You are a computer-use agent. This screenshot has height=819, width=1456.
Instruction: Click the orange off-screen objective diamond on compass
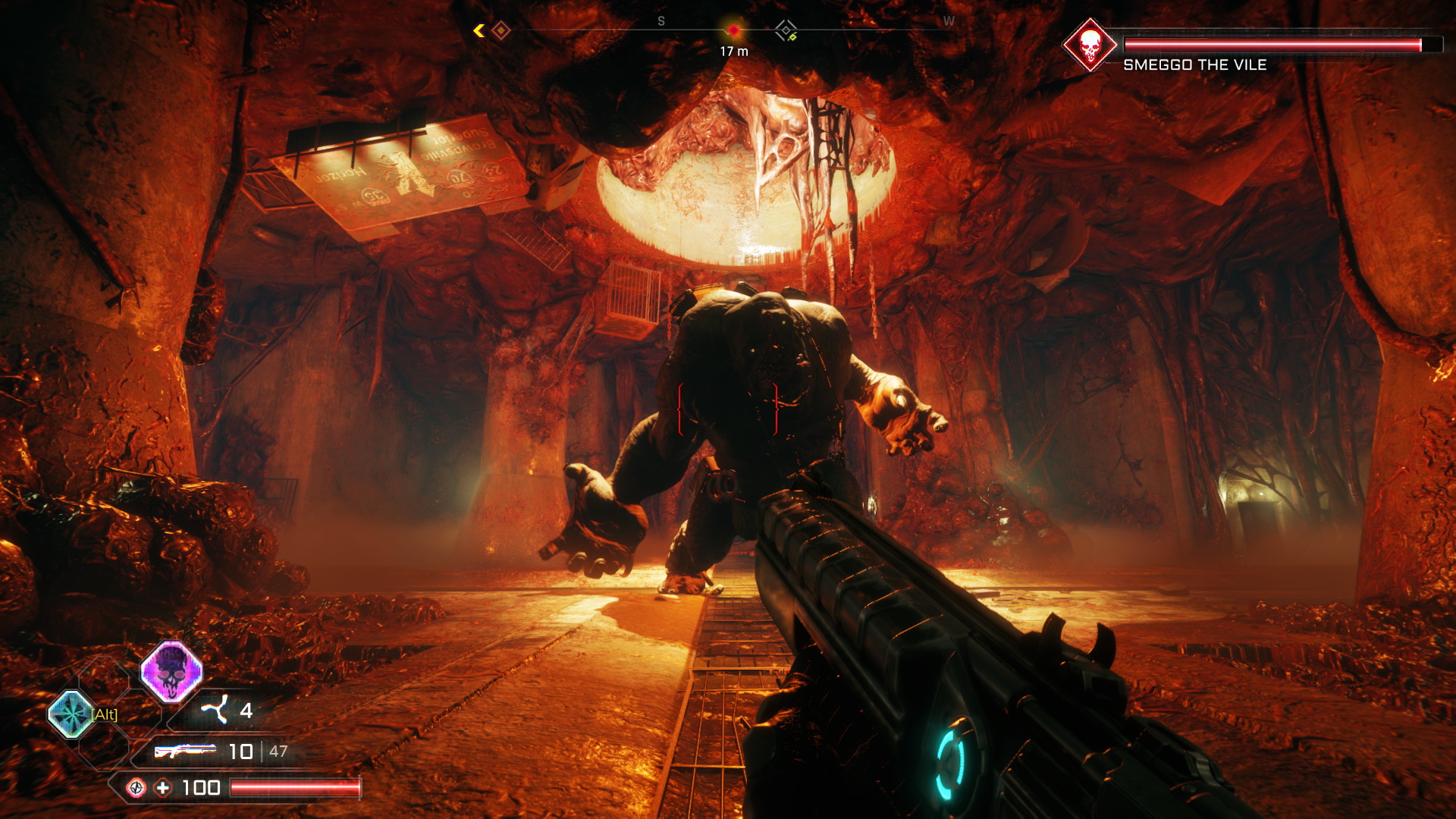click(x=500, y=30)
